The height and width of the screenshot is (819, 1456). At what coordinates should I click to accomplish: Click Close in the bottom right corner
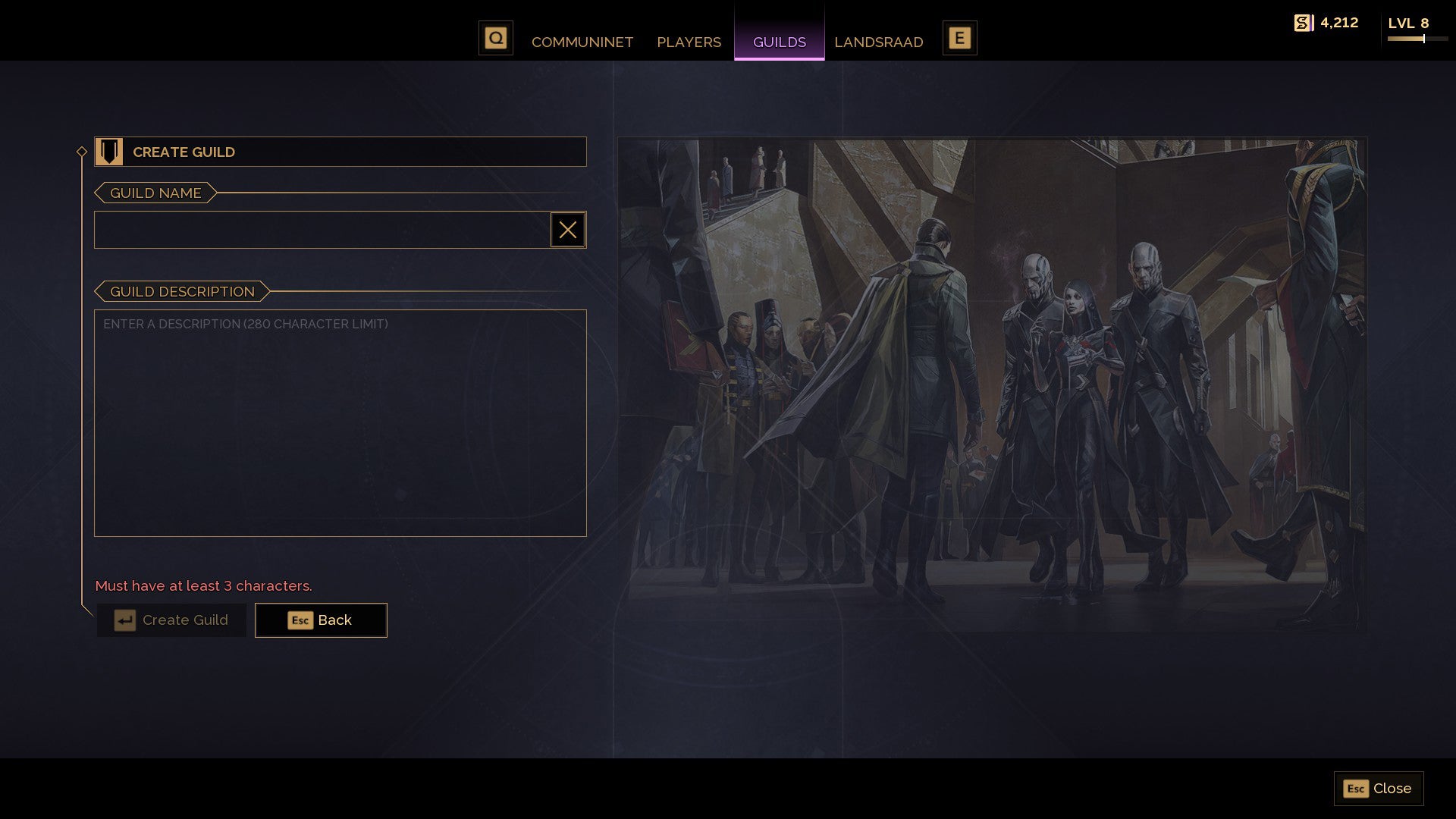1378,789
